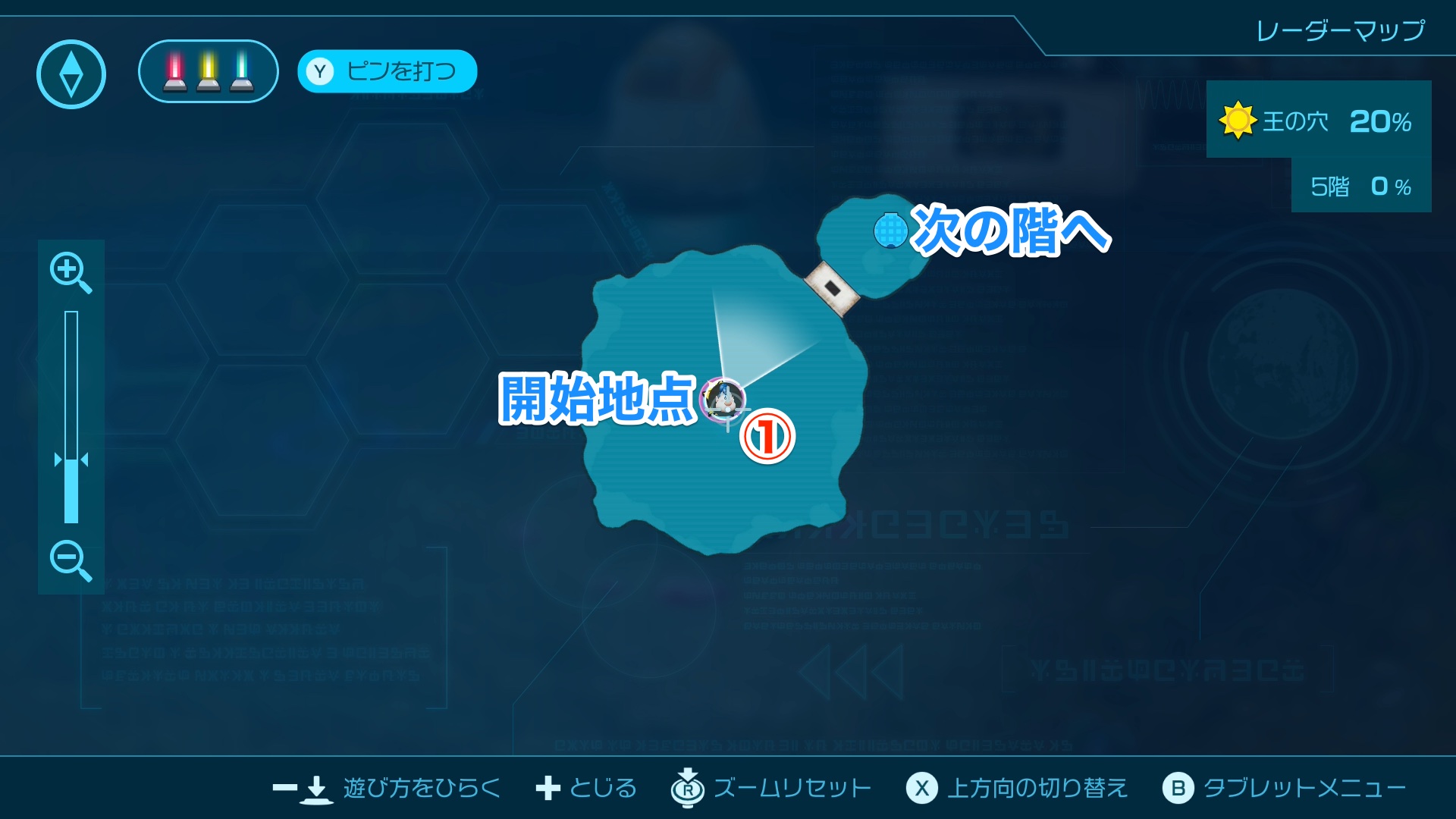This screenshot has height=819, width=1456.
Task: Toggle 上方向の切り替え with the X option
Action: coord(922,788)
